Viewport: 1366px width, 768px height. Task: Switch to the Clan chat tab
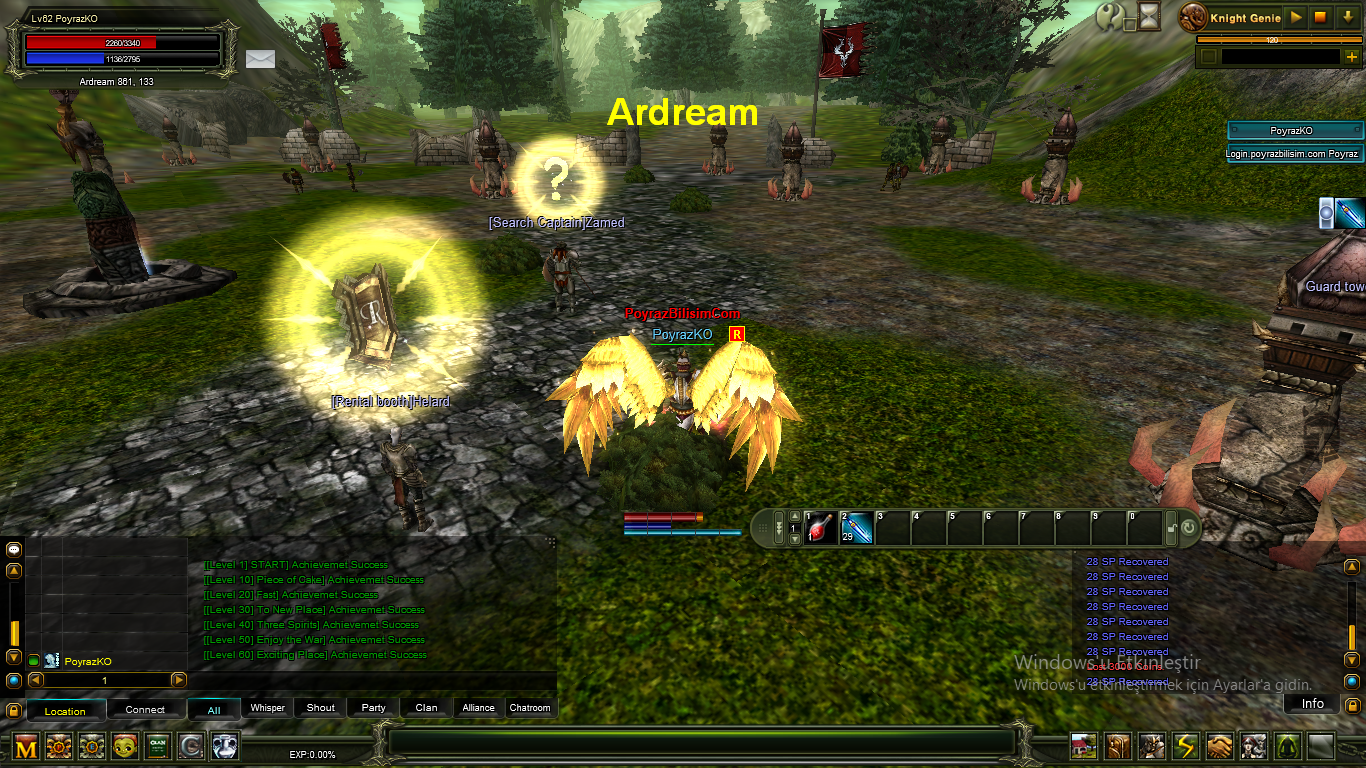(x=426, y=708)
